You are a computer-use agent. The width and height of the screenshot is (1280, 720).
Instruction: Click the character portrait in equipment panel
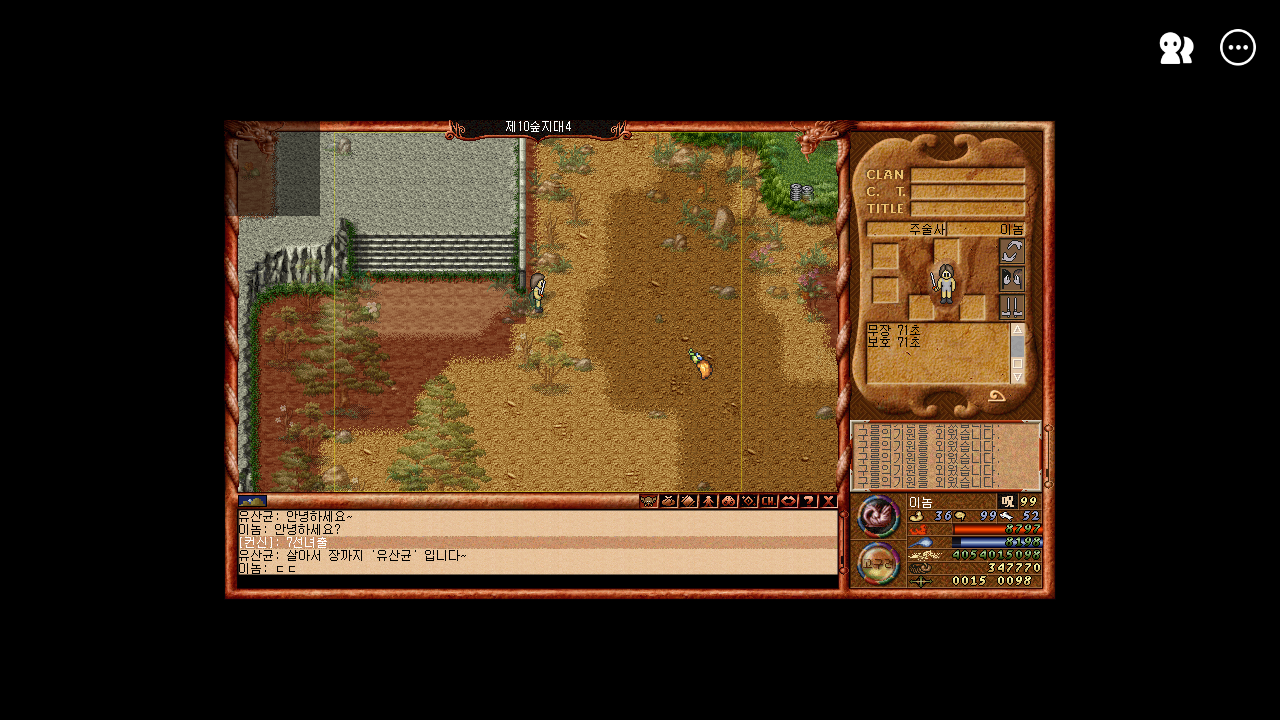945,283
